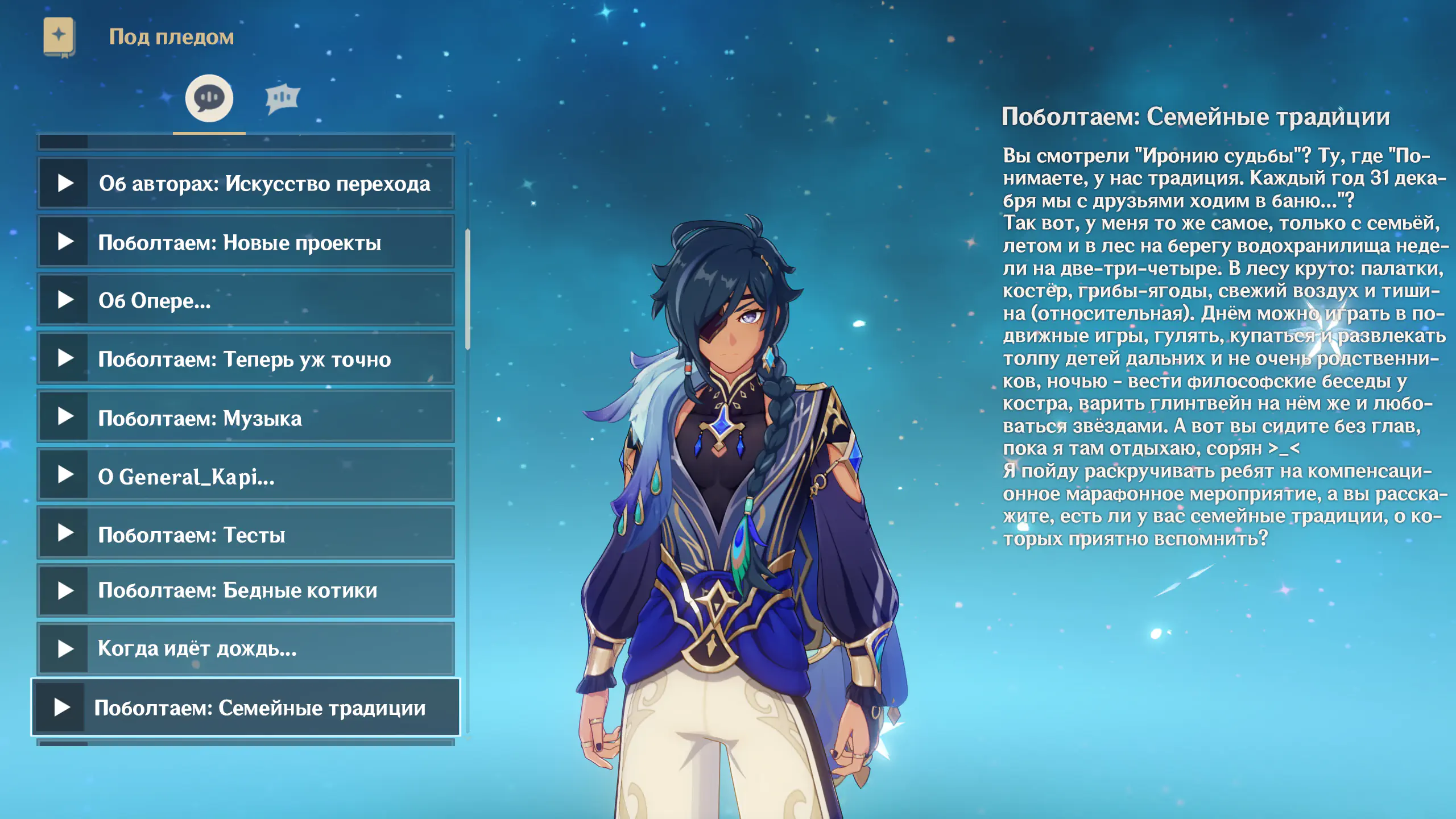
Task: Select 'Поболтаем: Тесты' from the list
Action: tap(246, 534)
